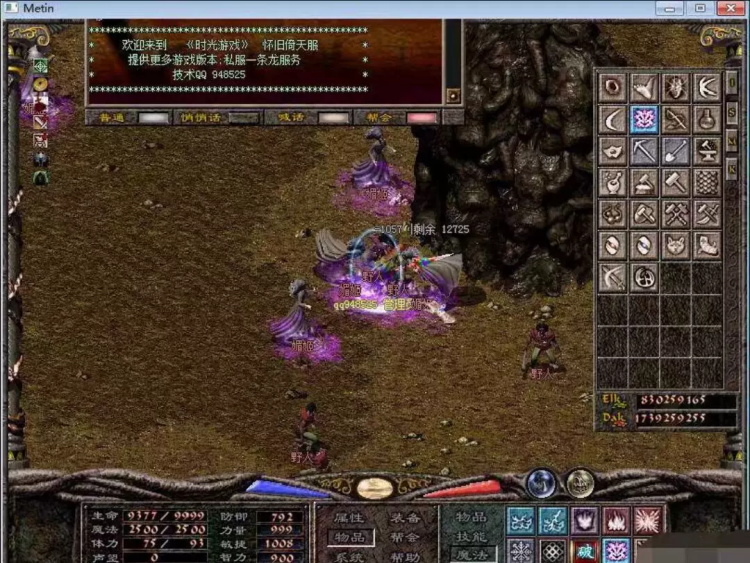Click the blue round orb button

pyautogui.click(x=541, y=484)
